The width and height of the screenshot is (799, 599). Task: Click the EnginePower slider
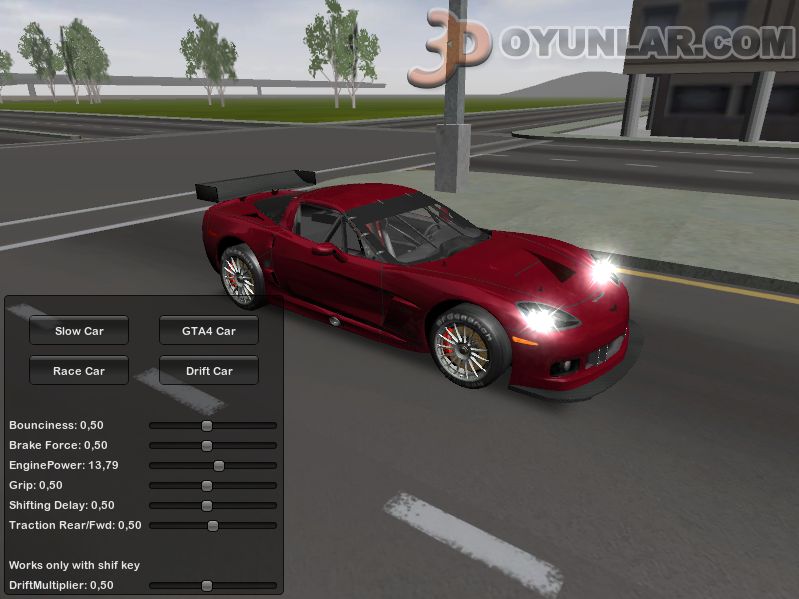point(218,465)
